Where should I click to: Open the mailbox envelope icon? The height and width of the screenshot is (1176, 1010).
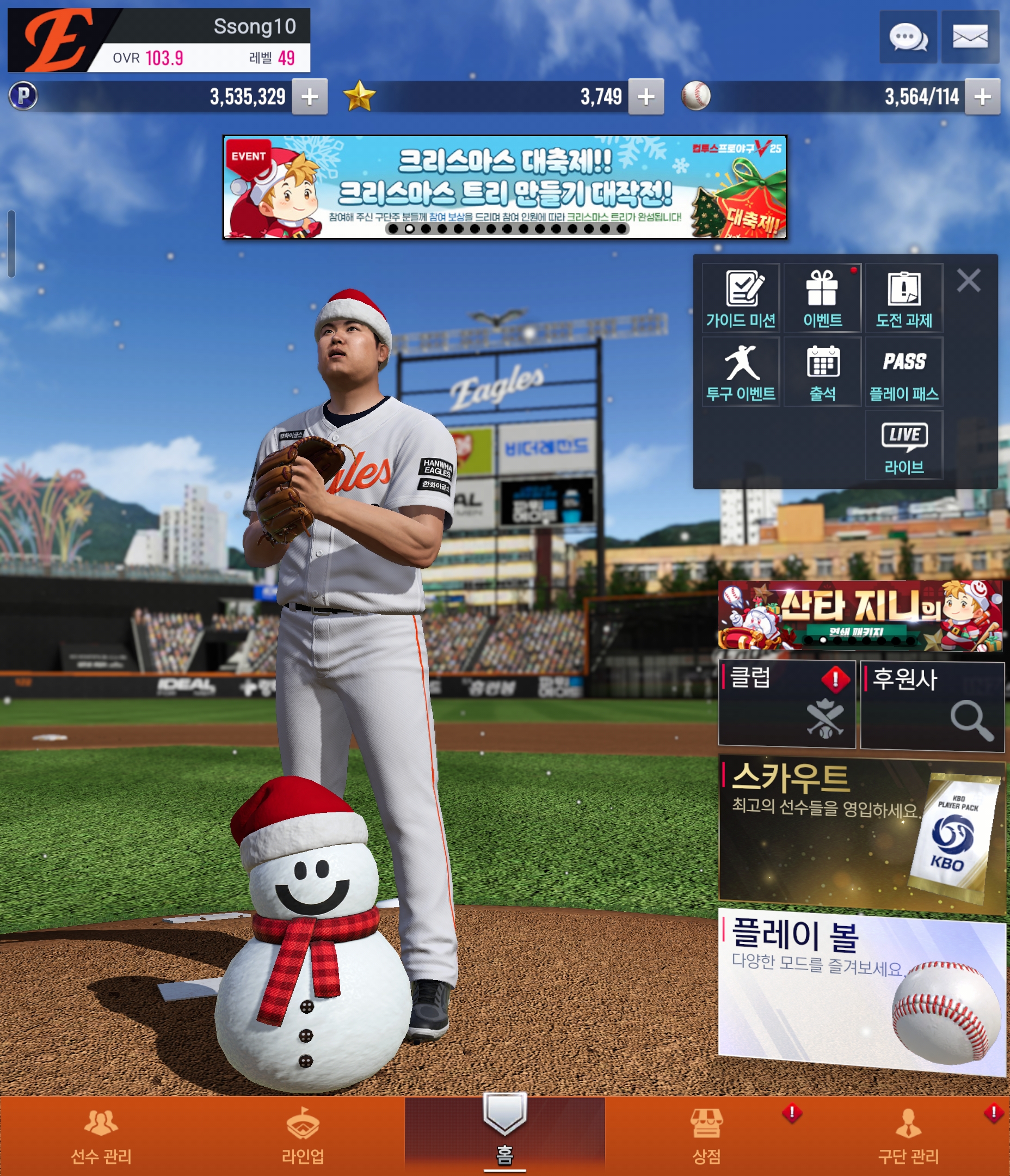(x=970, y=38)
